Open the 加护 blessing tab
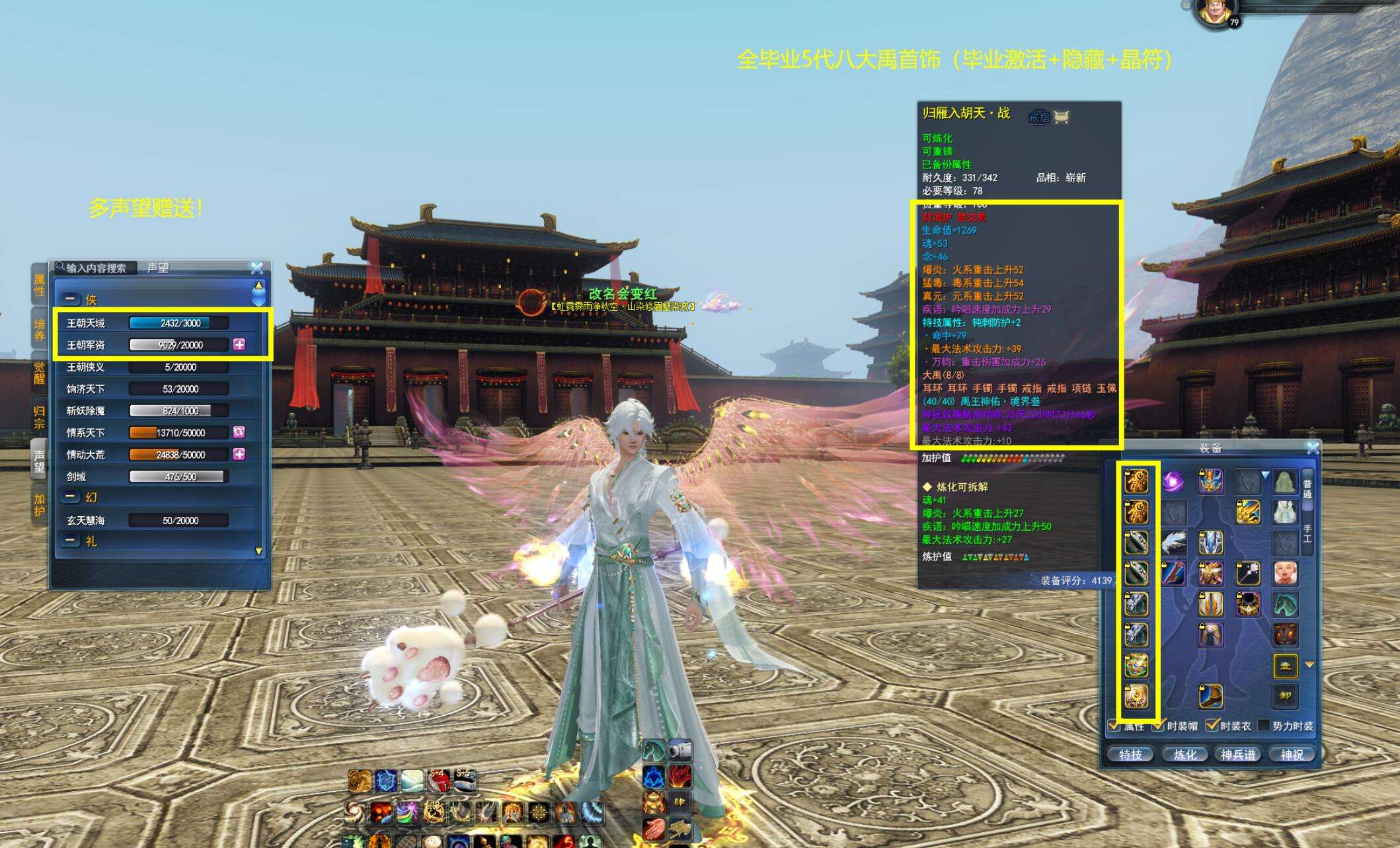 tap(39, 505)
